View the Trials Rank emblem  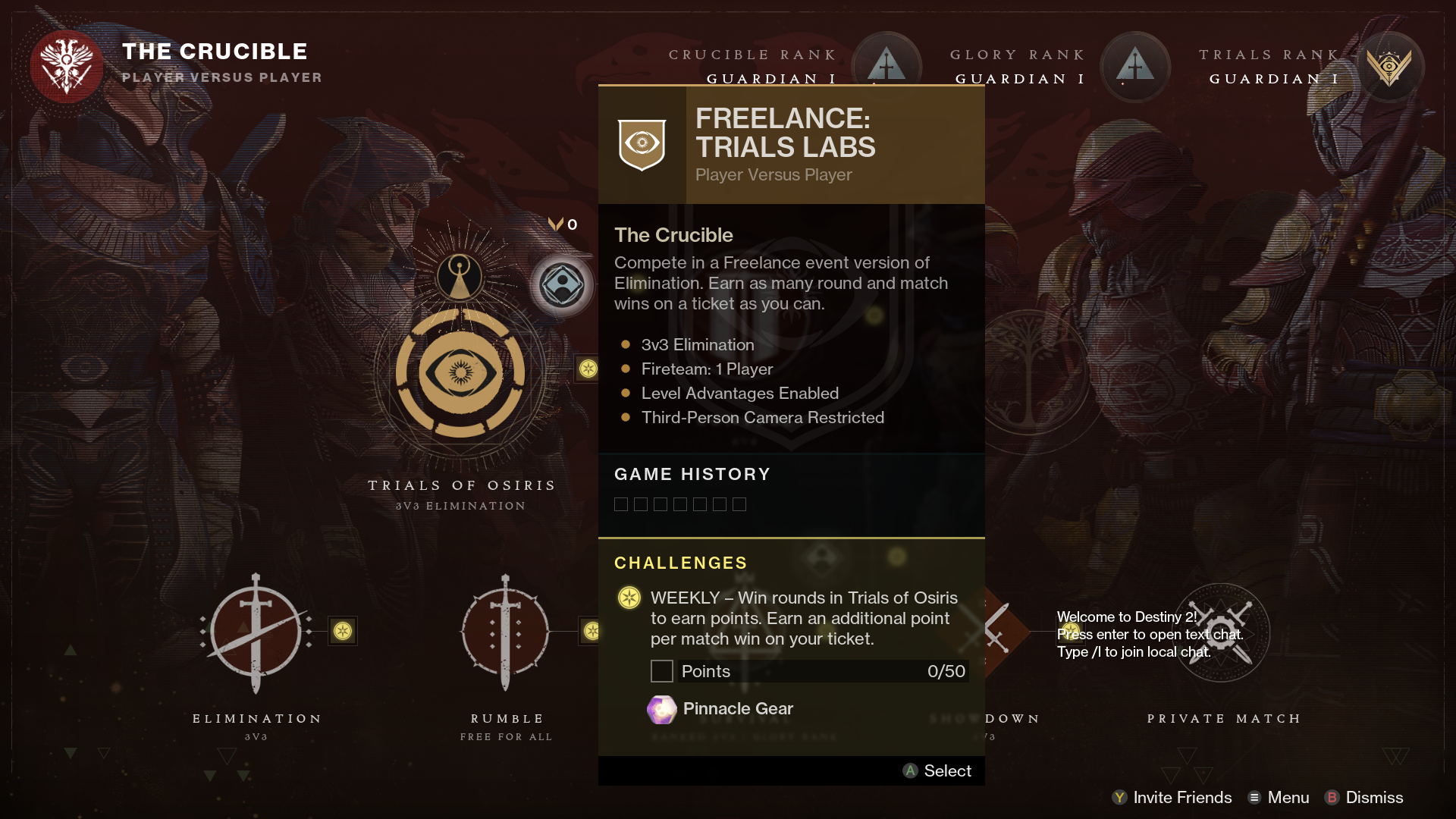(1389, 67)
